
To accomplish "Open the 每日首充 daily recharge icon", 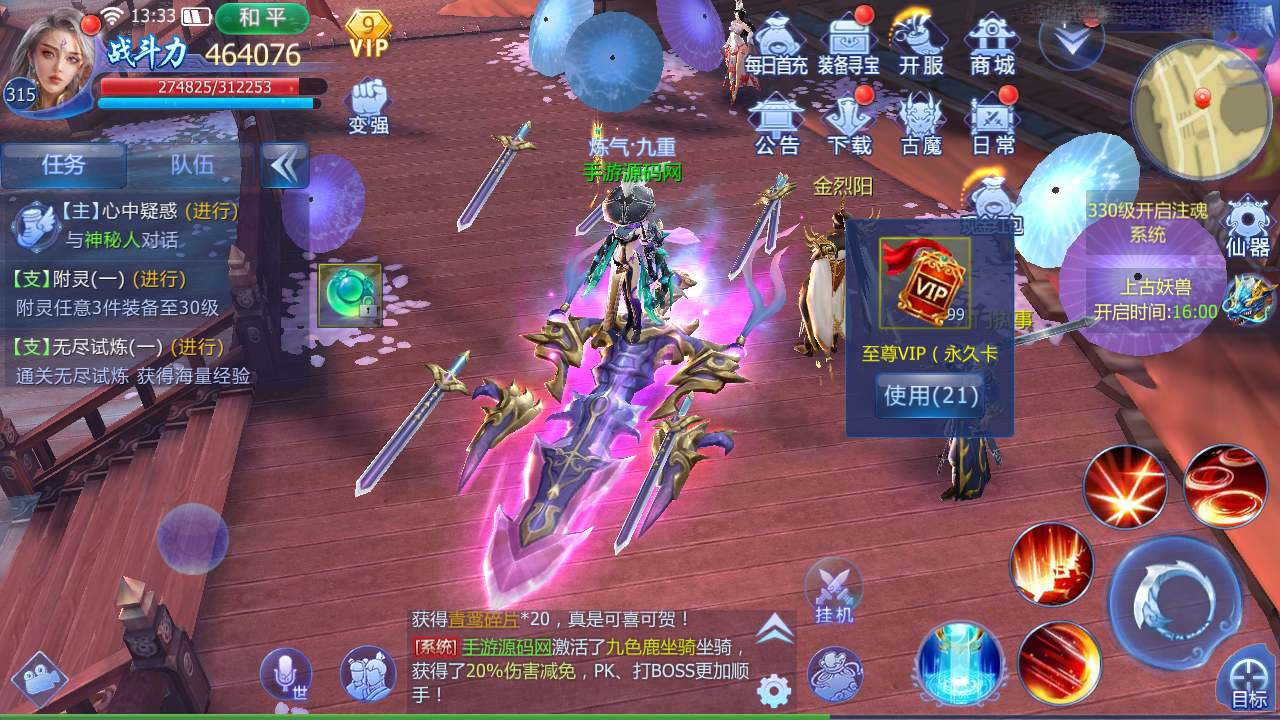I will (777, 45).
